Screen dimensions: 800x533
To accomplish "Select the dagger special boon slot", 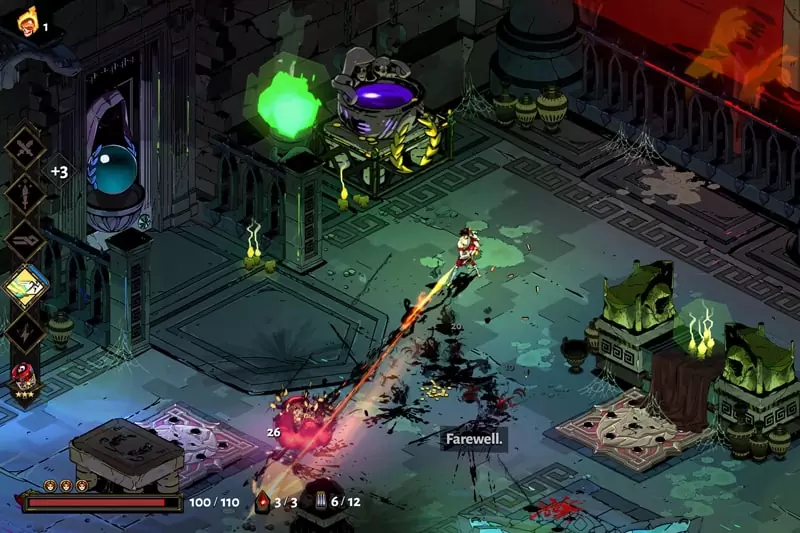I will click(x=26, y=195).
